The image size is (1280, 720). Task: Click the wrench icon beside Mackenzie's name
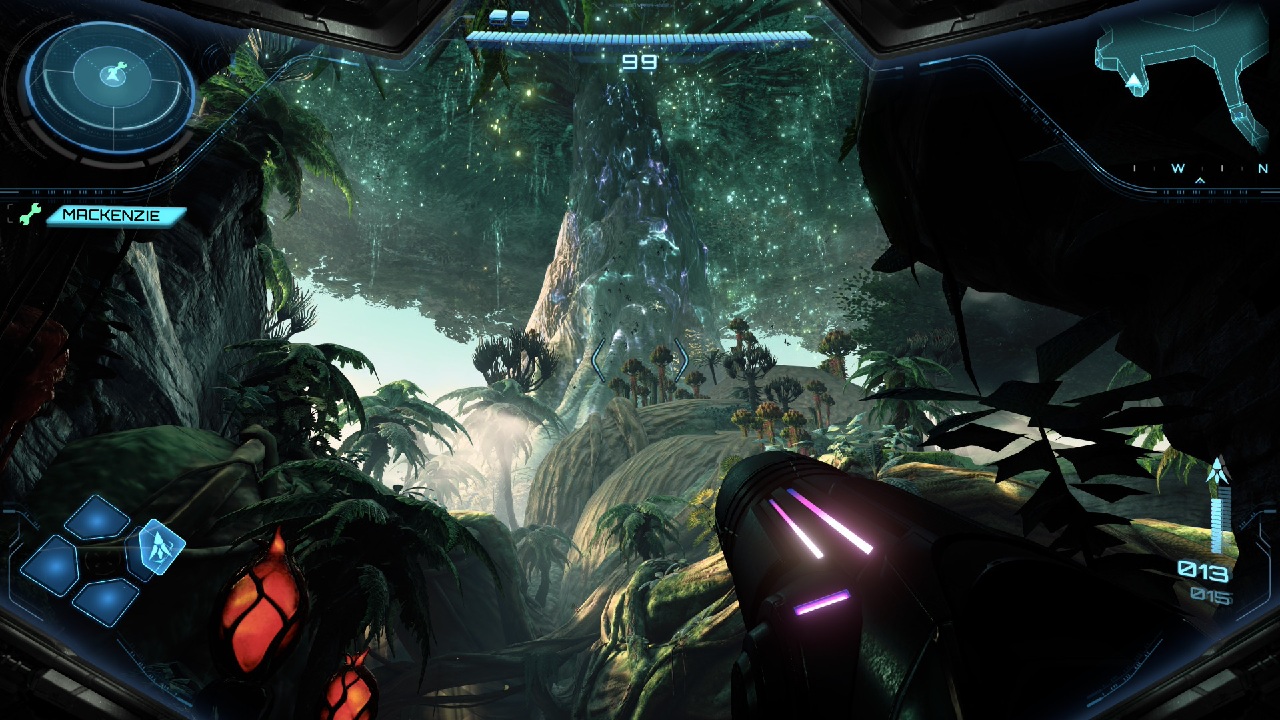[x=29, y=214]
